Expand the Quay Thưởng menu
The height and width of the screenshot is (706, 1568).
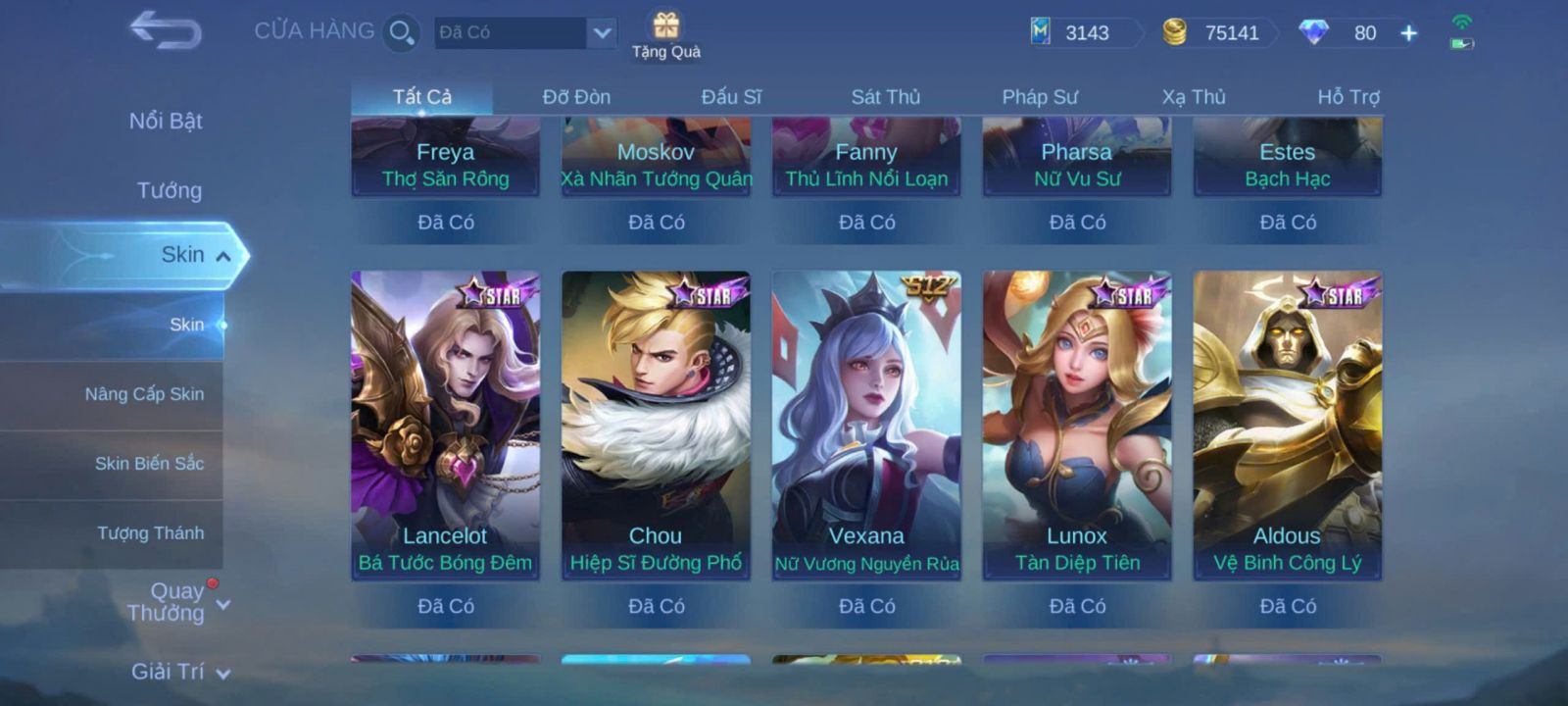(176, 602)
